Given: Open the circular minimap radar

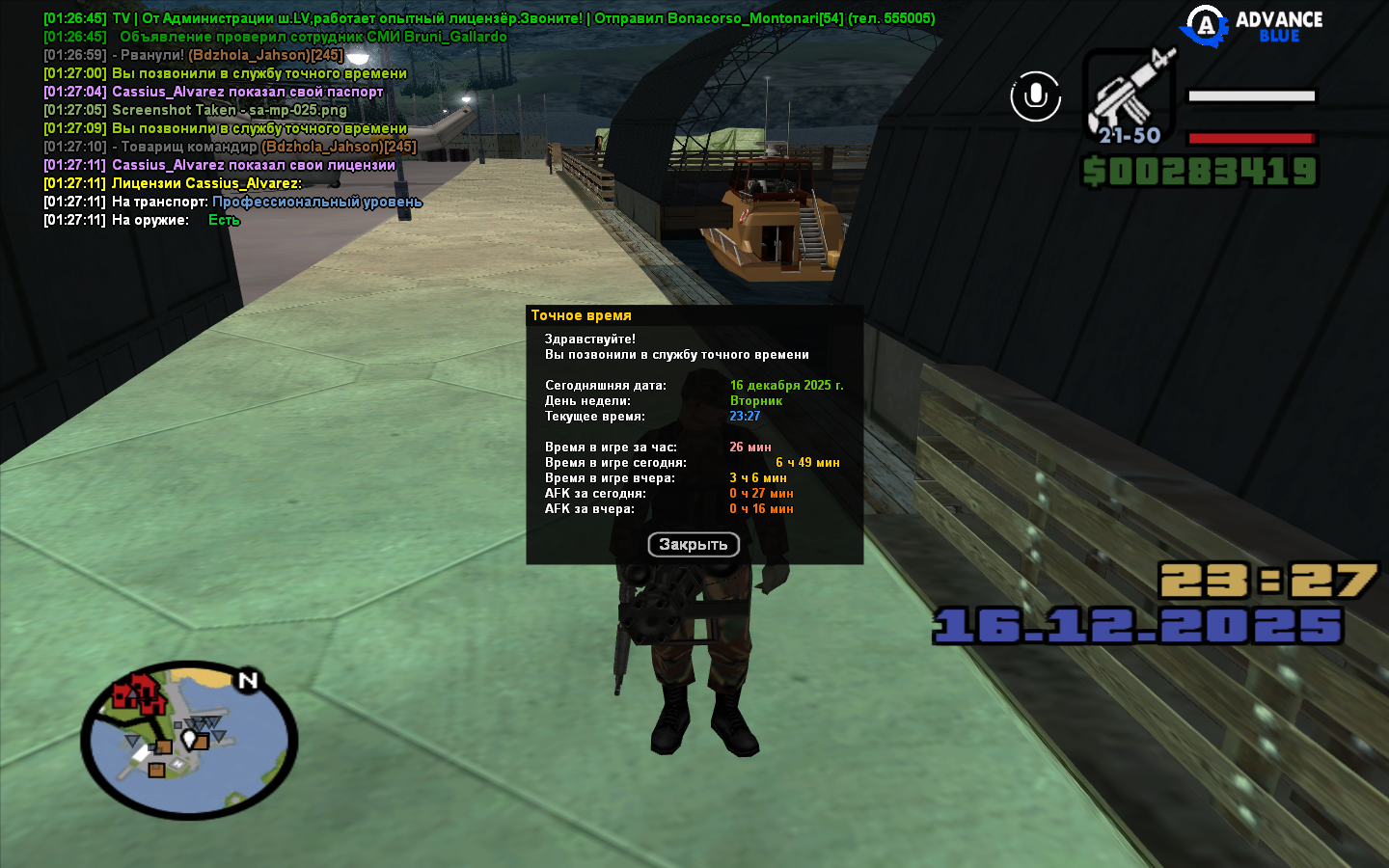Looking at the screenshot, I should point(189,740).
